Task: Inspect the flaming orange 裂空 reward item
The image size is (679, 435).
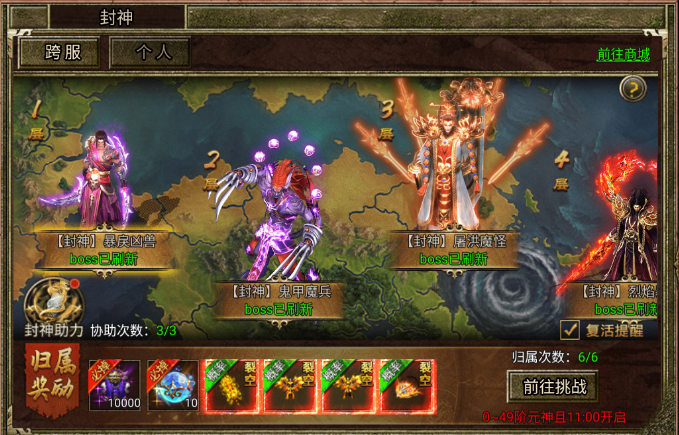Action: pyautogui.click(x=406, y=385)
